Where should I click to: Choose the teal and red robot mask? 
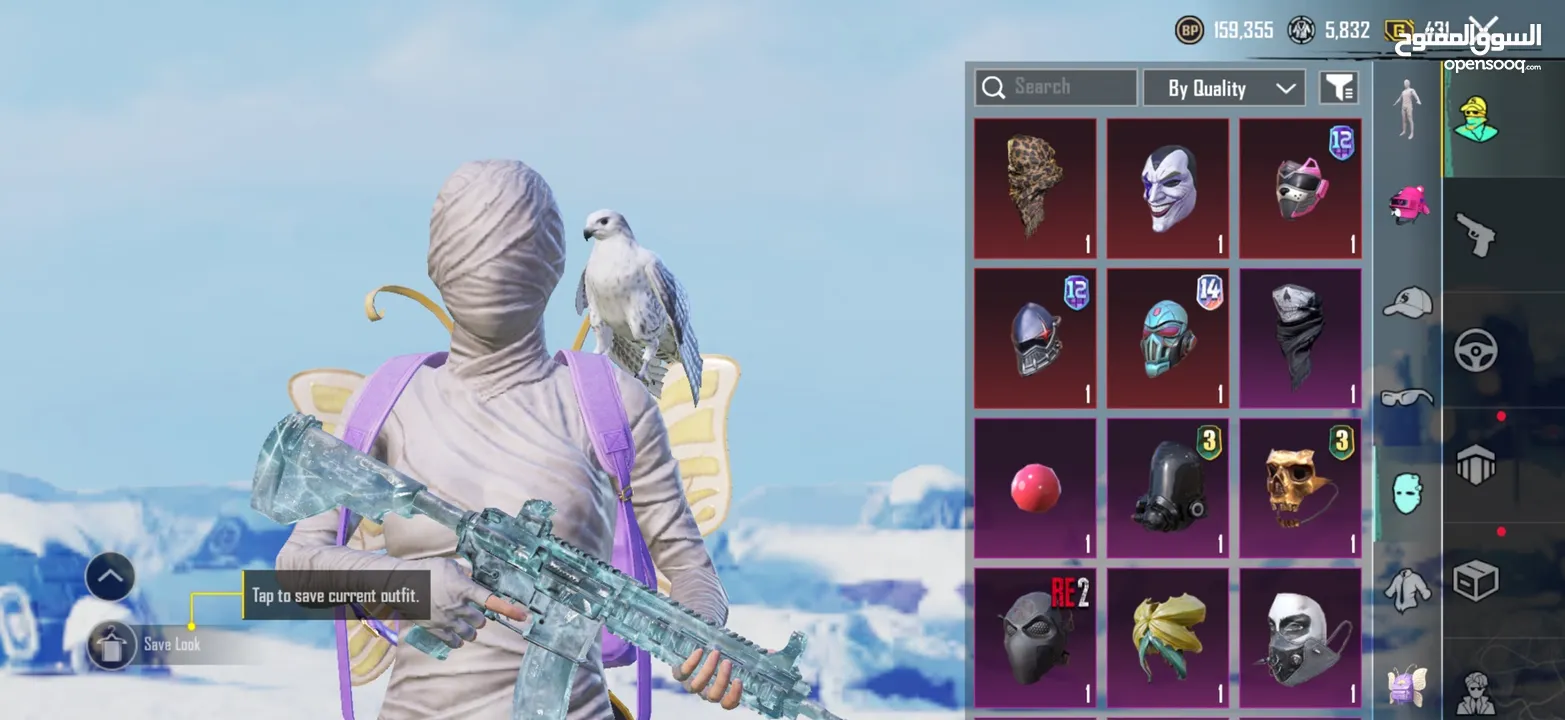1168,338
